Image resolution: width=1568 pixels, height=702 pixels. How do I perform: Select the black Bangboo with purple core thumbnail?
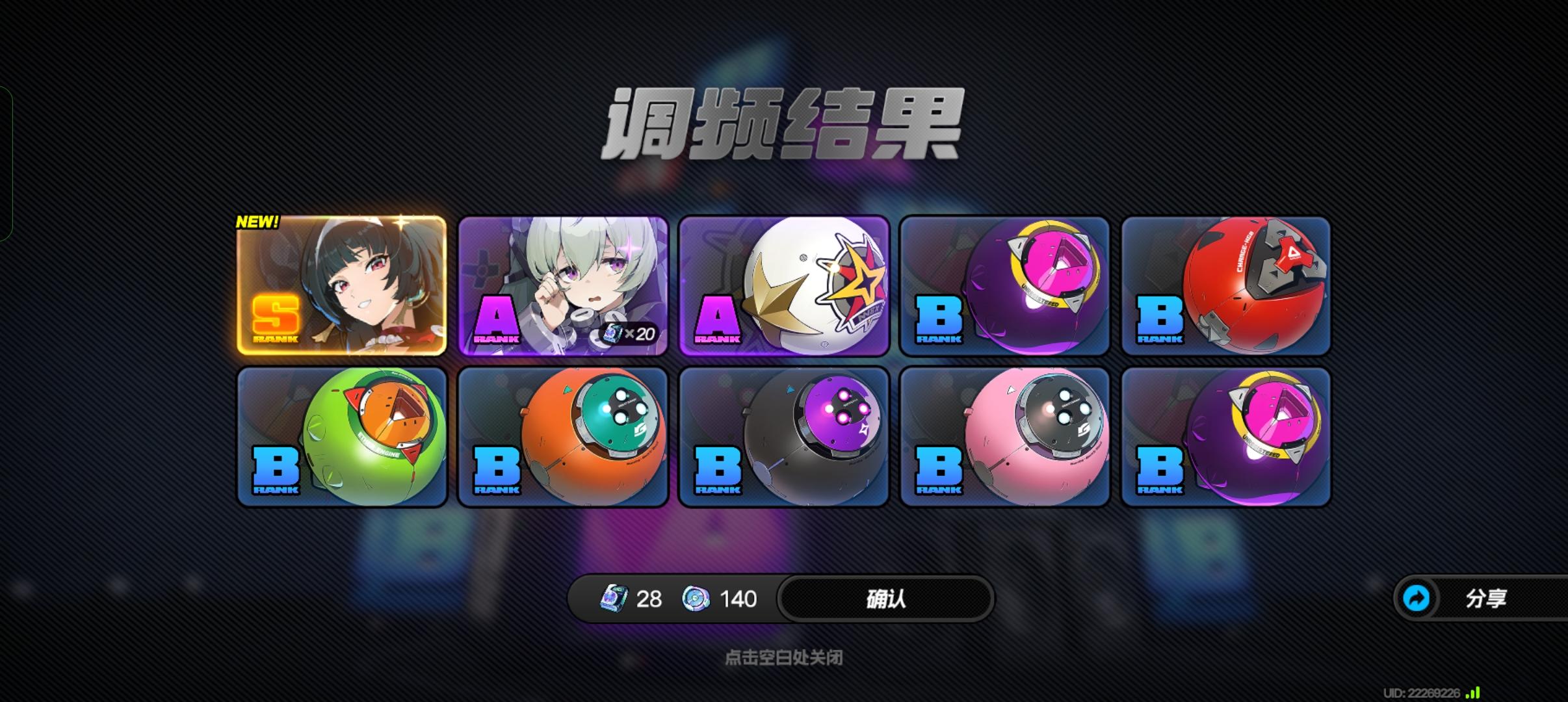click(783, 437)
